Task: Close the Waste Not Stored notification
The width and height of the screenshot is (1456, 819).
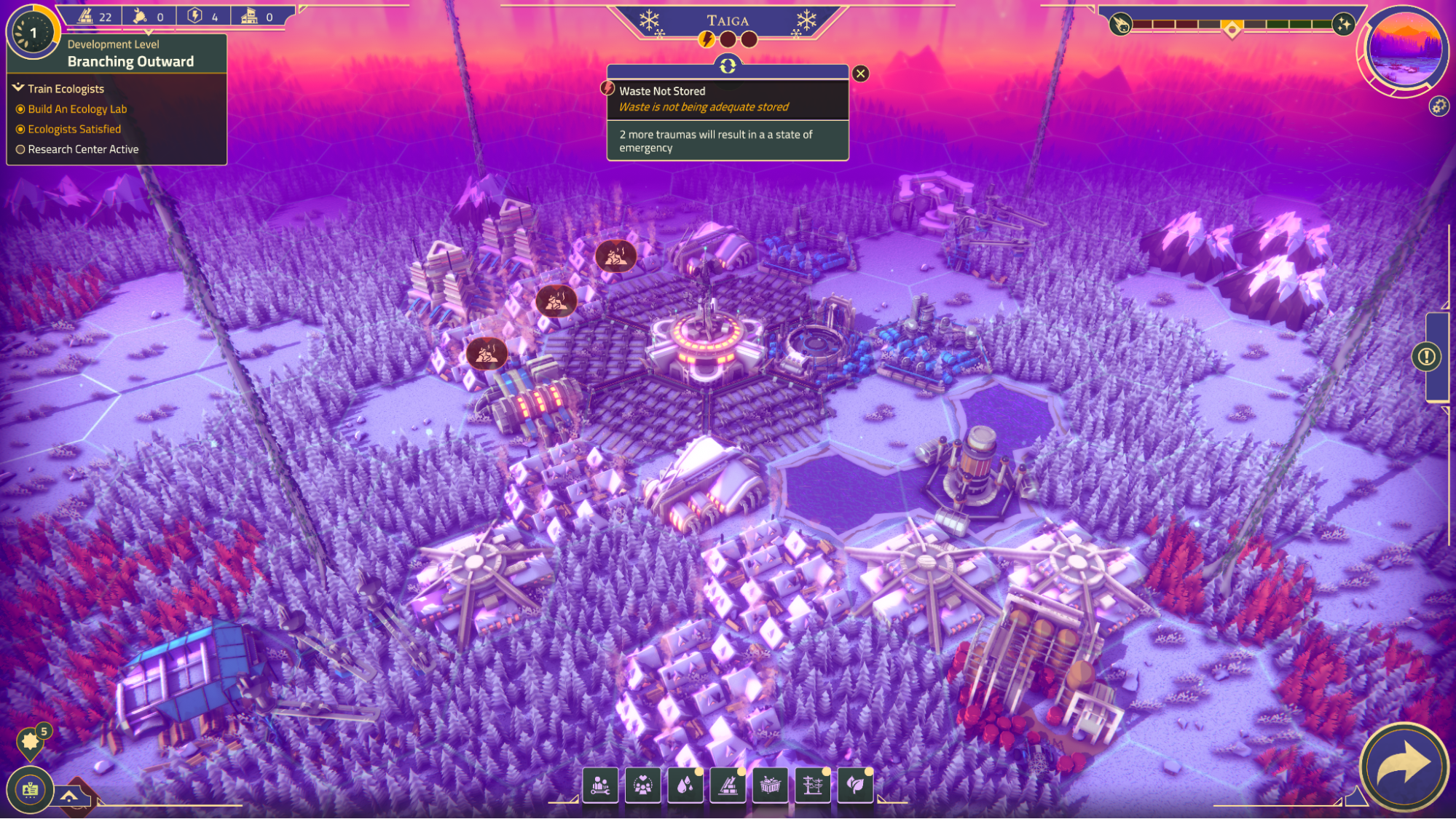Action: tap(860, 74)
